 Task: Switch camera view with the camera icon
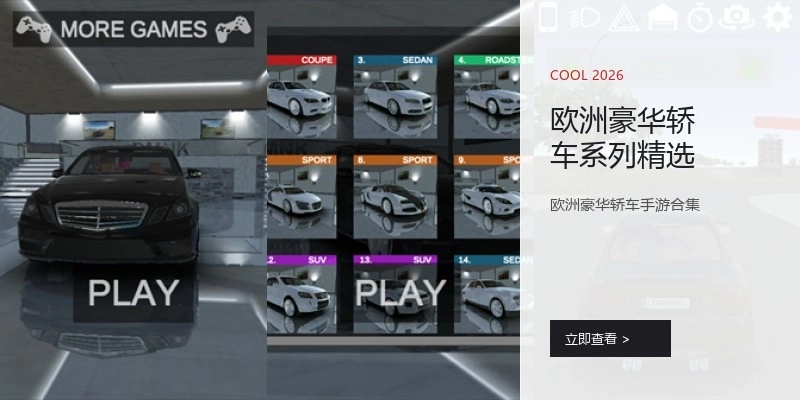[738, 17]
